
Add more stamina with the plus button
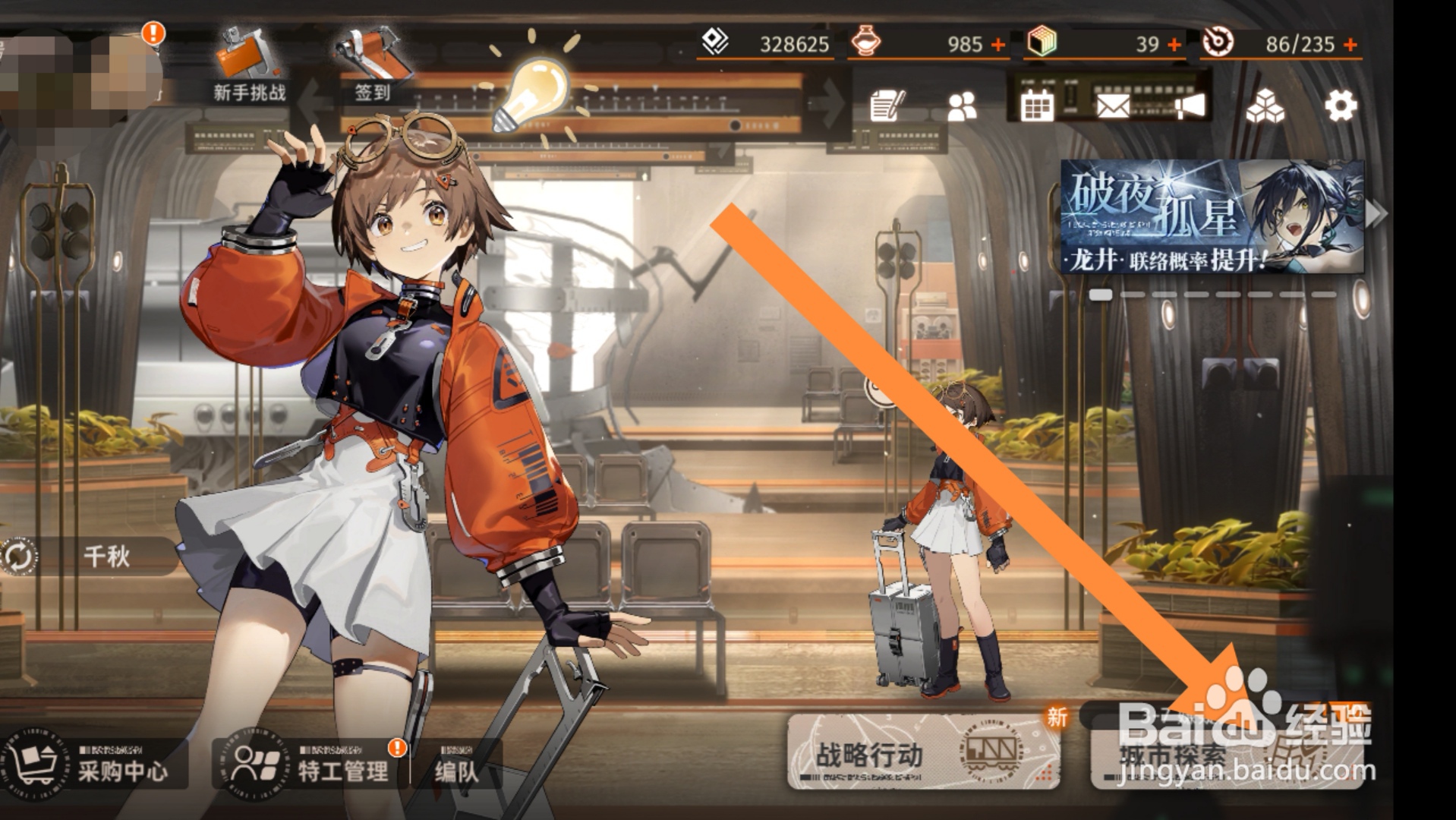tap(1350, 45)
